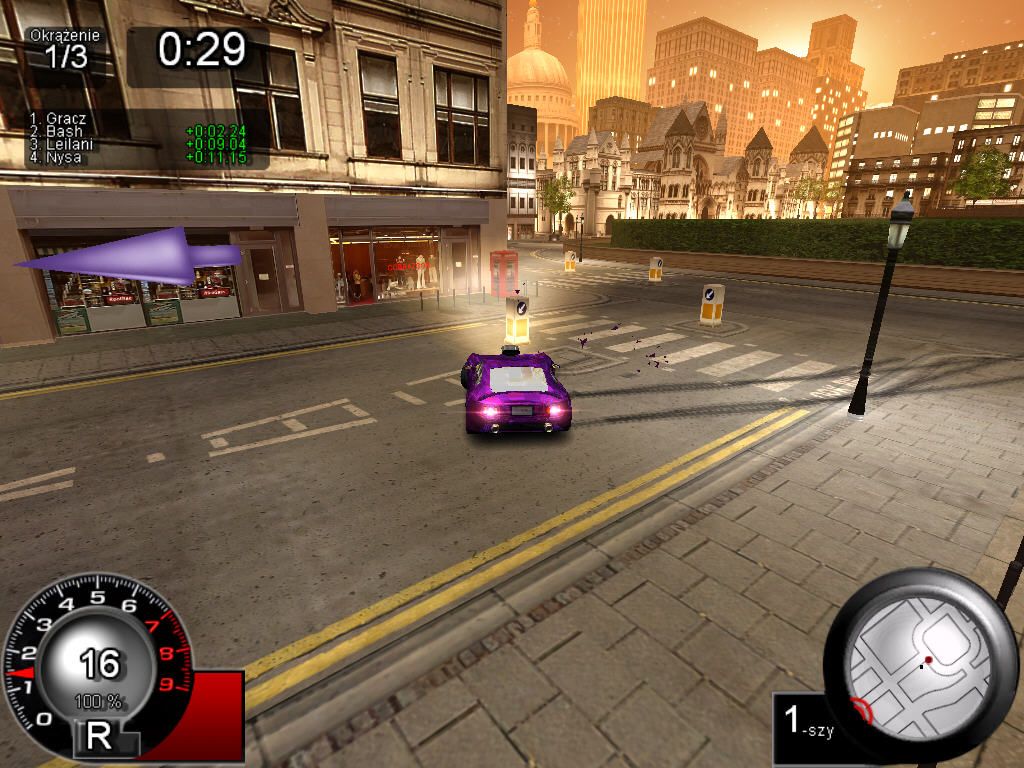Click the circular track minimap
The width and height of the screenshot is (1024, 768).
(921, 663)
